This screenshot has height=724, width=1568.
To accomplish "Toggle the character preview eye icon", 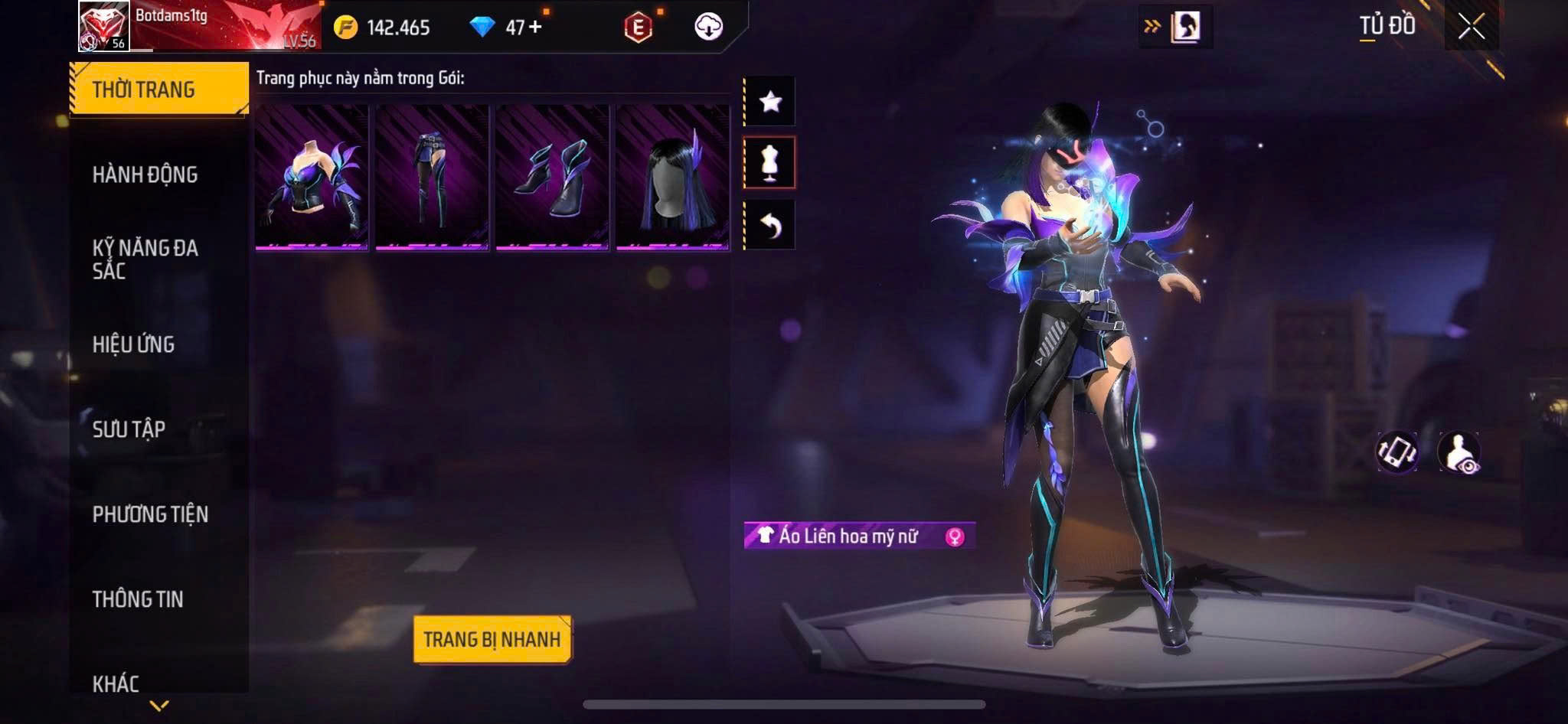I will tap(1459, 452).
